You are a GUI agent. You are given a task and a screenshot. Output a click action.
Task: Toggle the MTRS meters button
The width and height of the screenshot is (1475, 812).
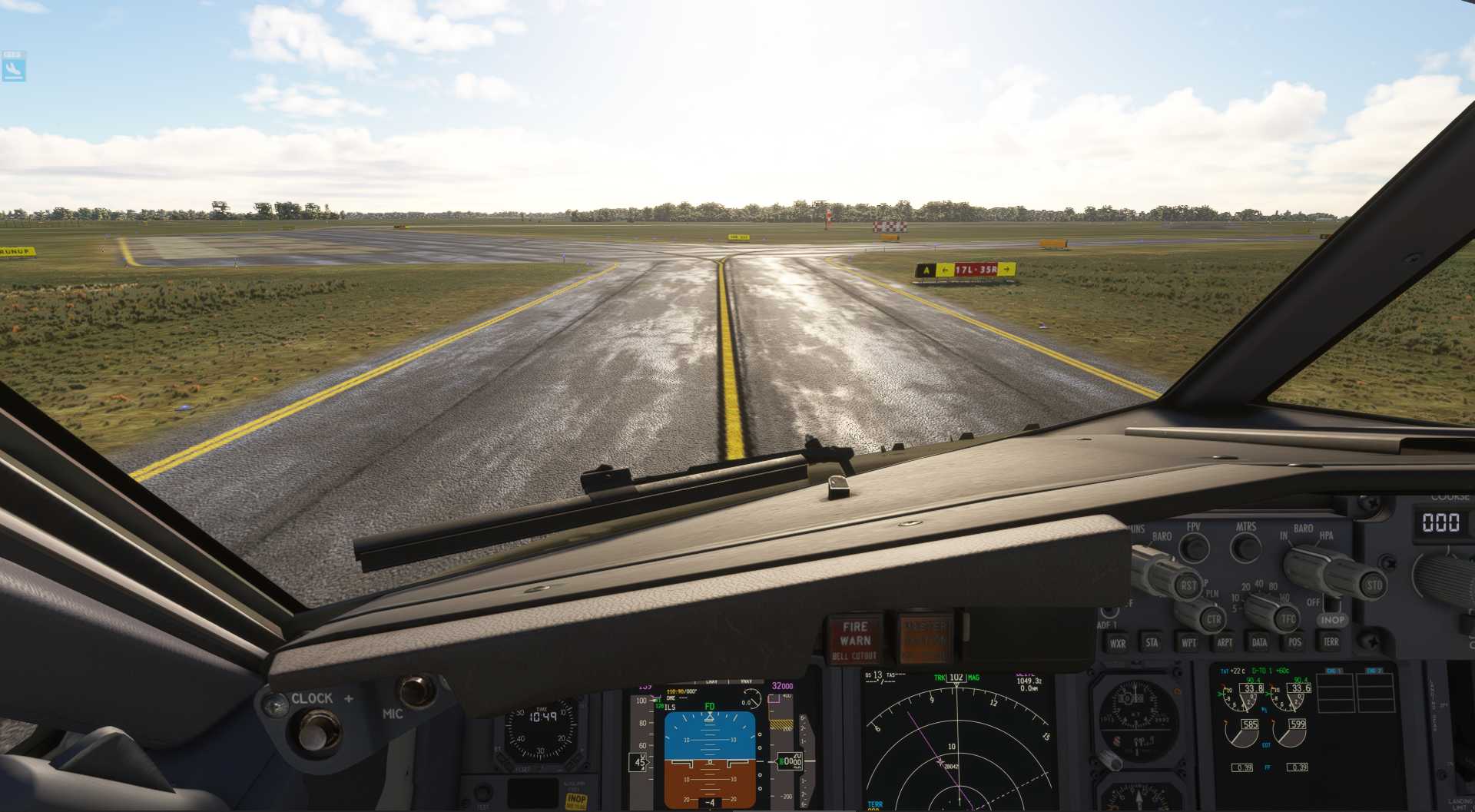pyautogui.click(x=1245, y=547)
